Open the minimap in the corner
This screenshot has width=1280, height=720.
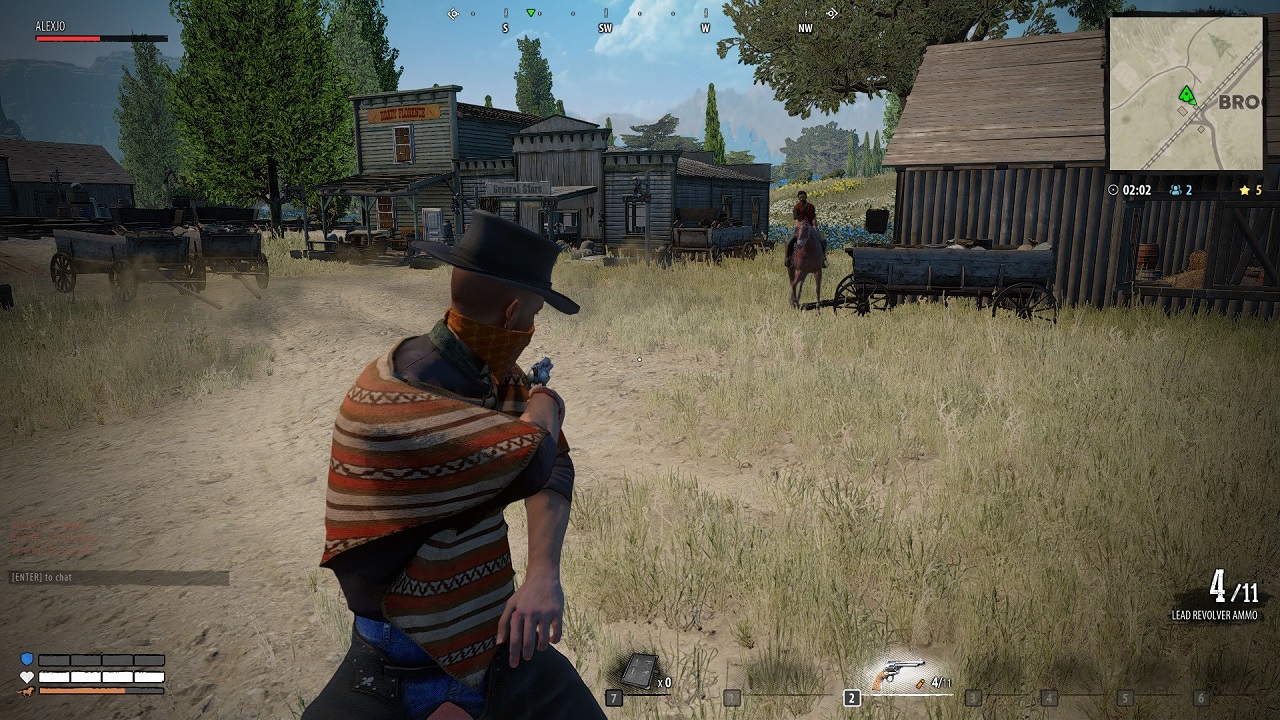(x=1185, y=93)
